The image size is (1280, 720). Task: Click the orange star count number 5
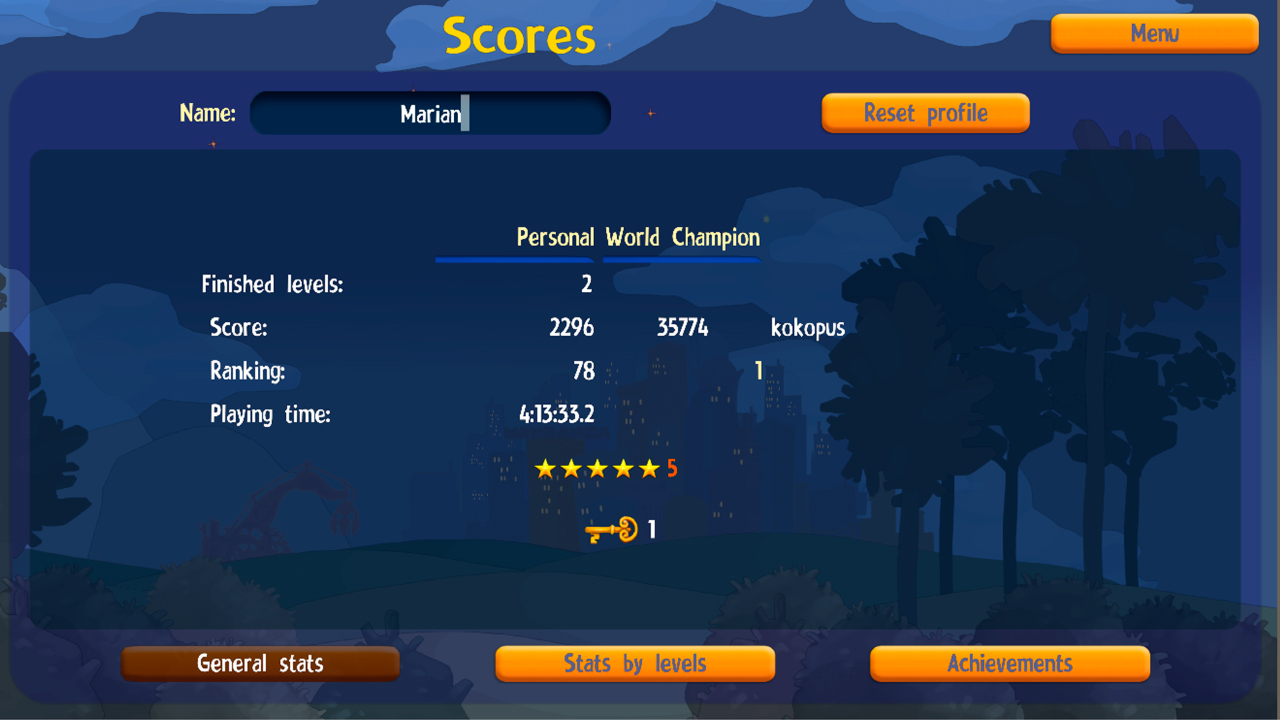coord(674,468)
